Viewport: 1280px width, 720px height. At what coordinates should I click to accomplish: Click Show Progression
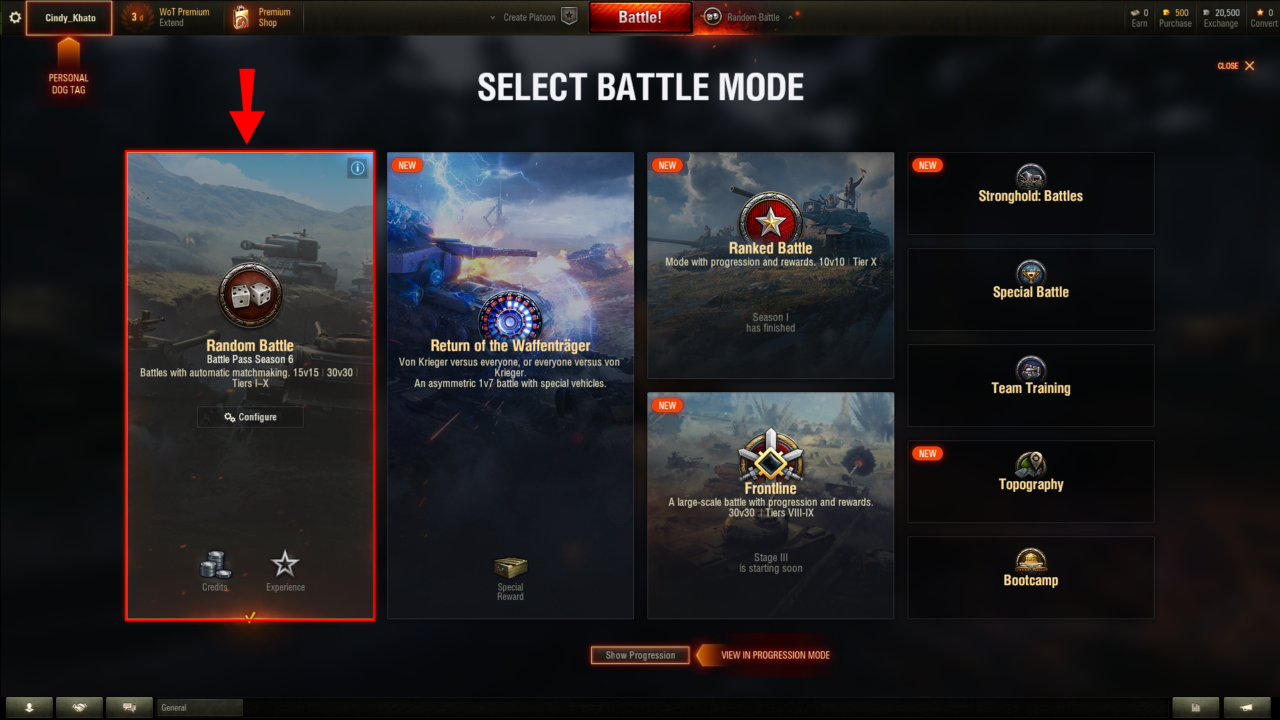pyautogui.click(x=639, y=655)
